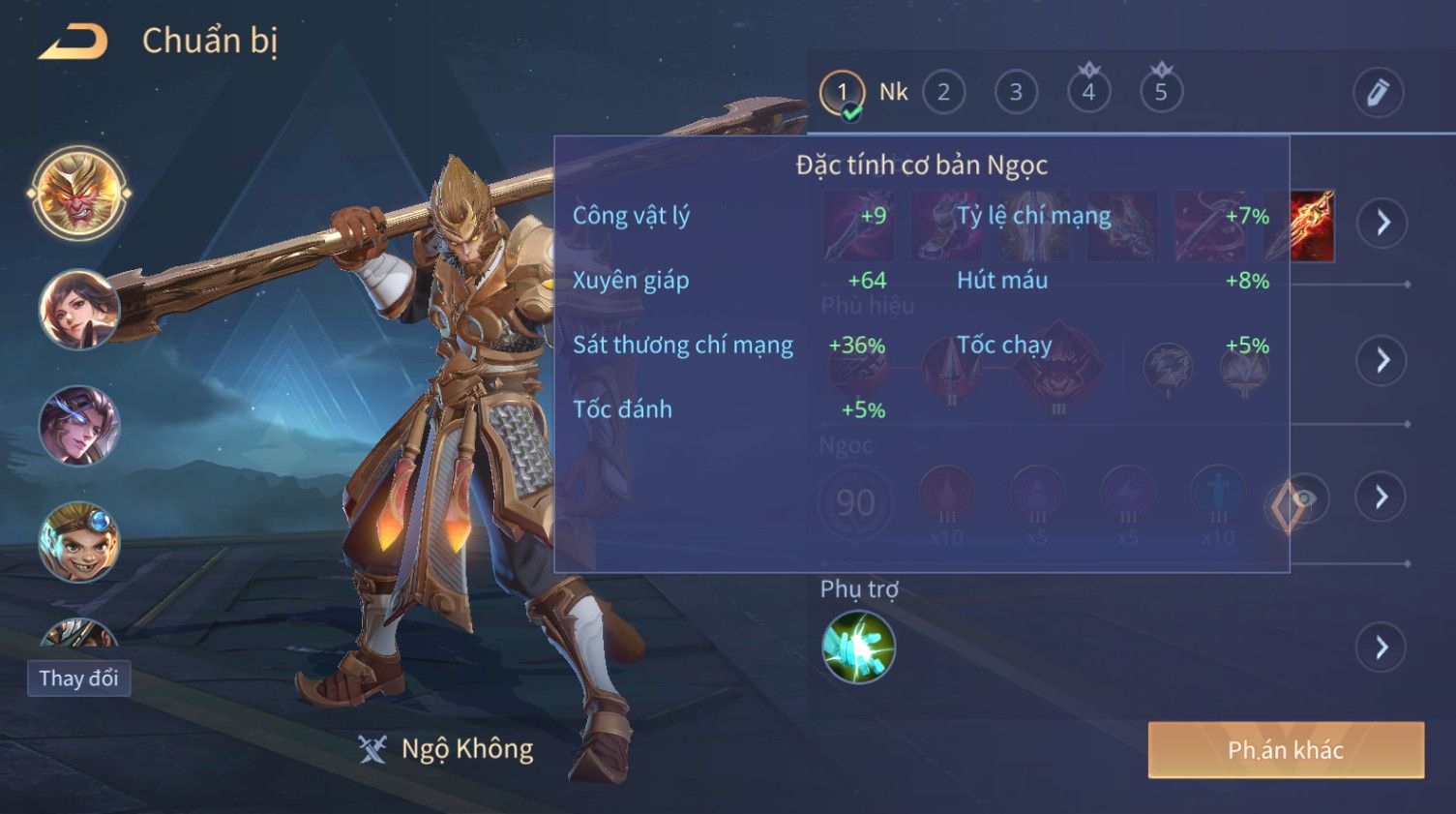Click the Ph.án khác button
1456x814 pixels.
(x=1286, y=750)
